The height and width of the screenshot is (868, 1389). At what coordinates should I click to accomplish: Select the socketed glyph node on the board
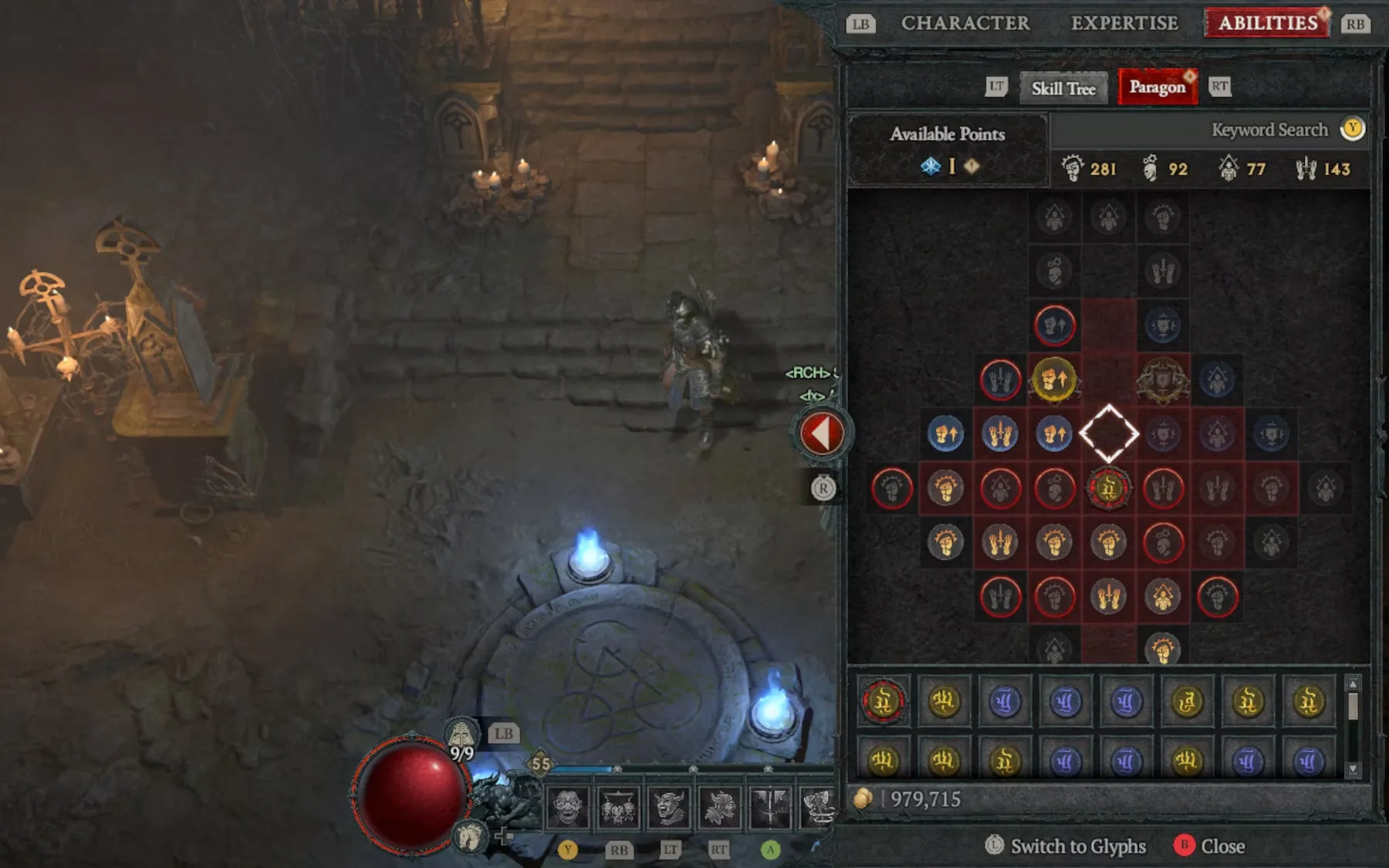click(1109, 488)
